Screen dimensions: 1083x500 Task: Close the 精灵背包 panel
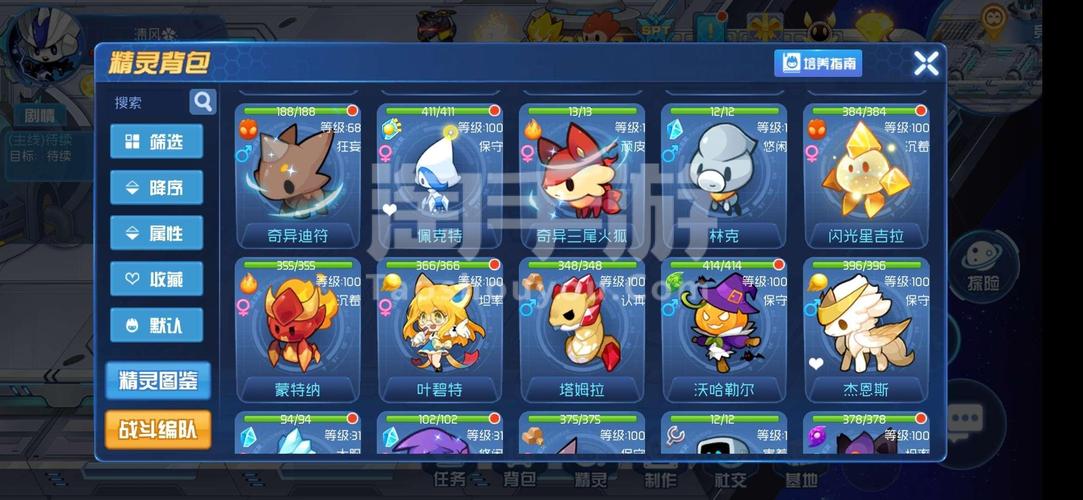[926, 63]
